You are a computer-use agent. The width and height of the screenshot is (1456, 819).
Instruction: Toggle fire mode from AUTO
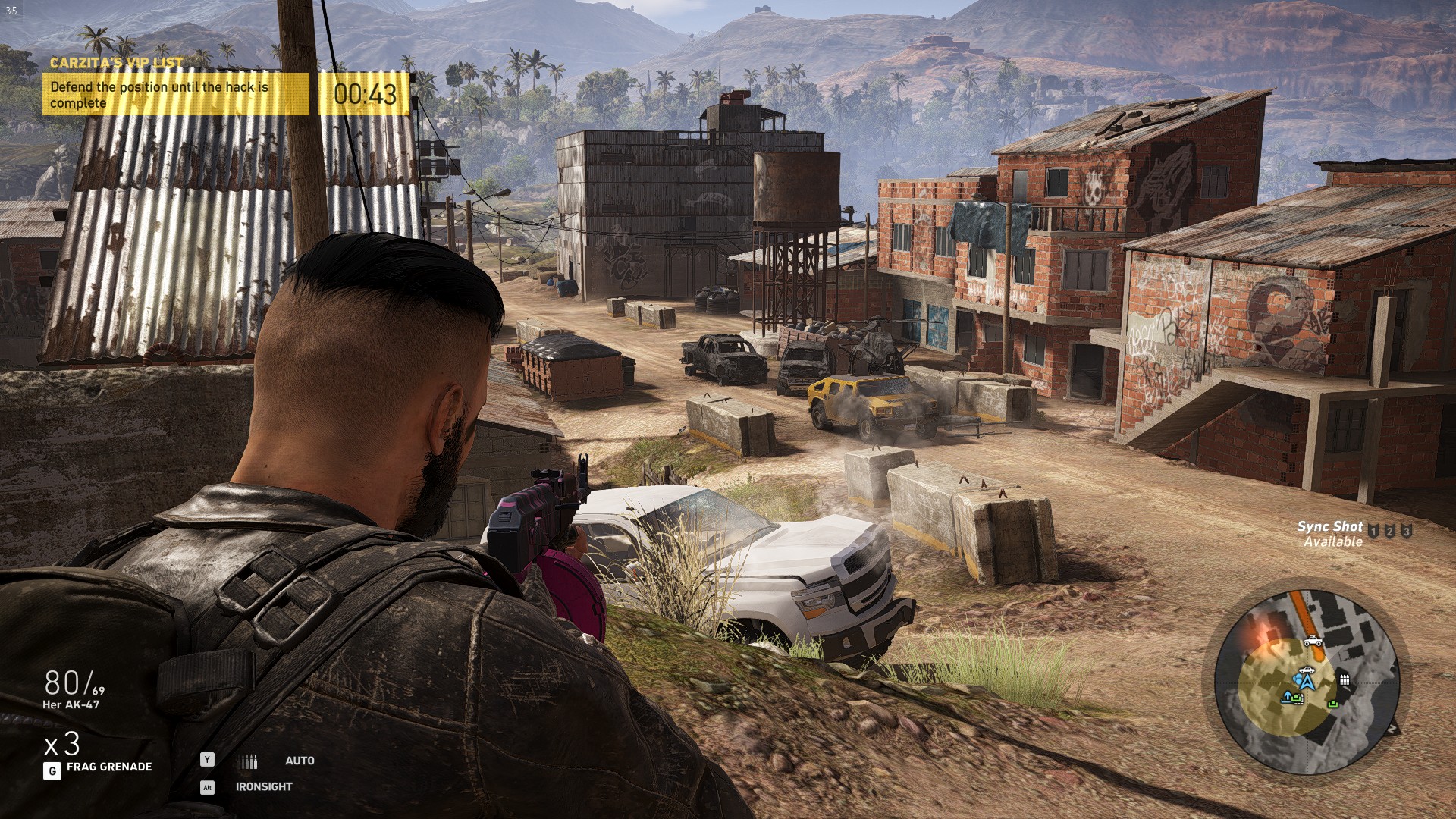click(x=300, y=761)
